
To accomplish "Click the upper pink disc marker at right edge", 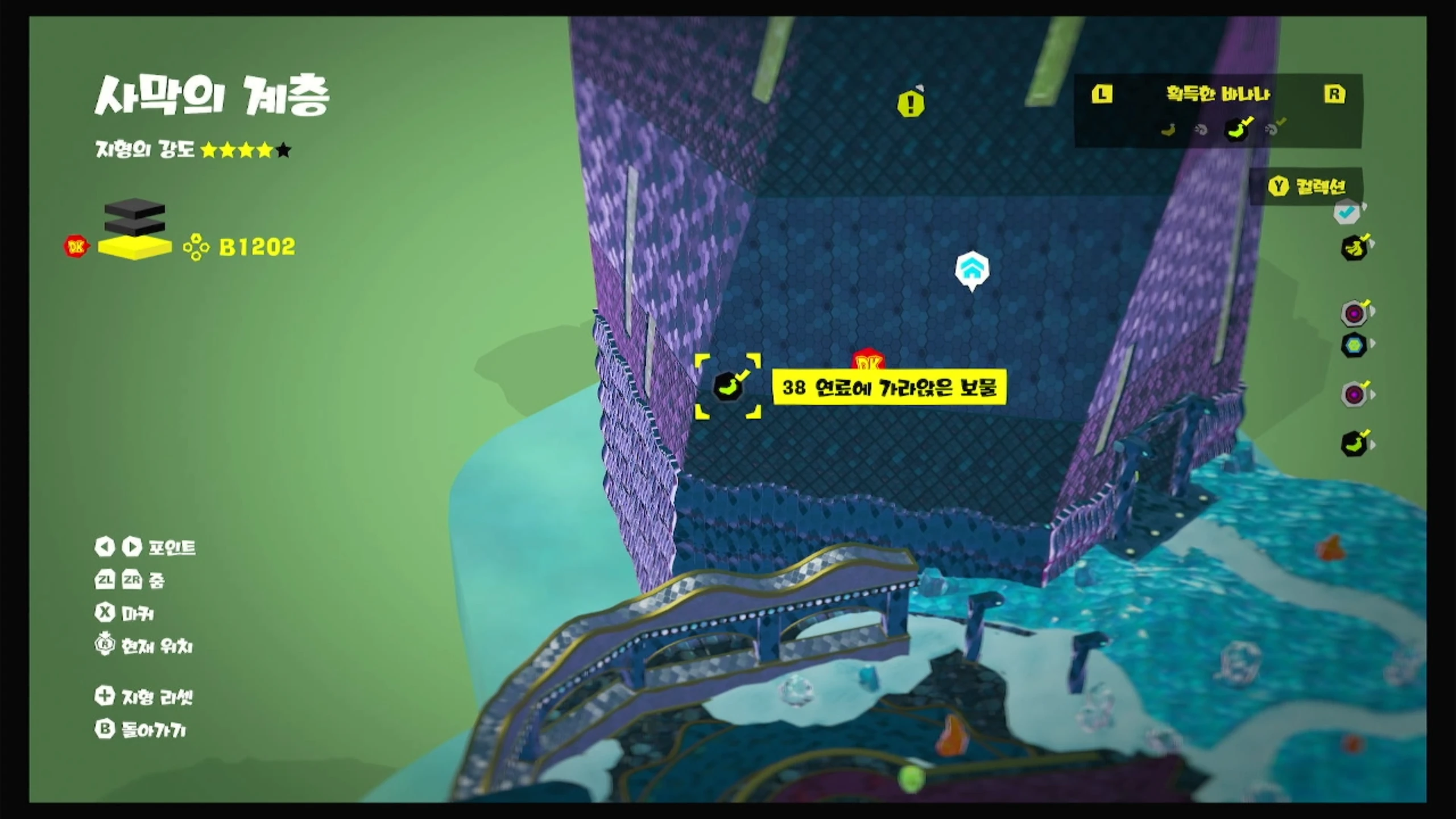I will tap(1354, 313).
